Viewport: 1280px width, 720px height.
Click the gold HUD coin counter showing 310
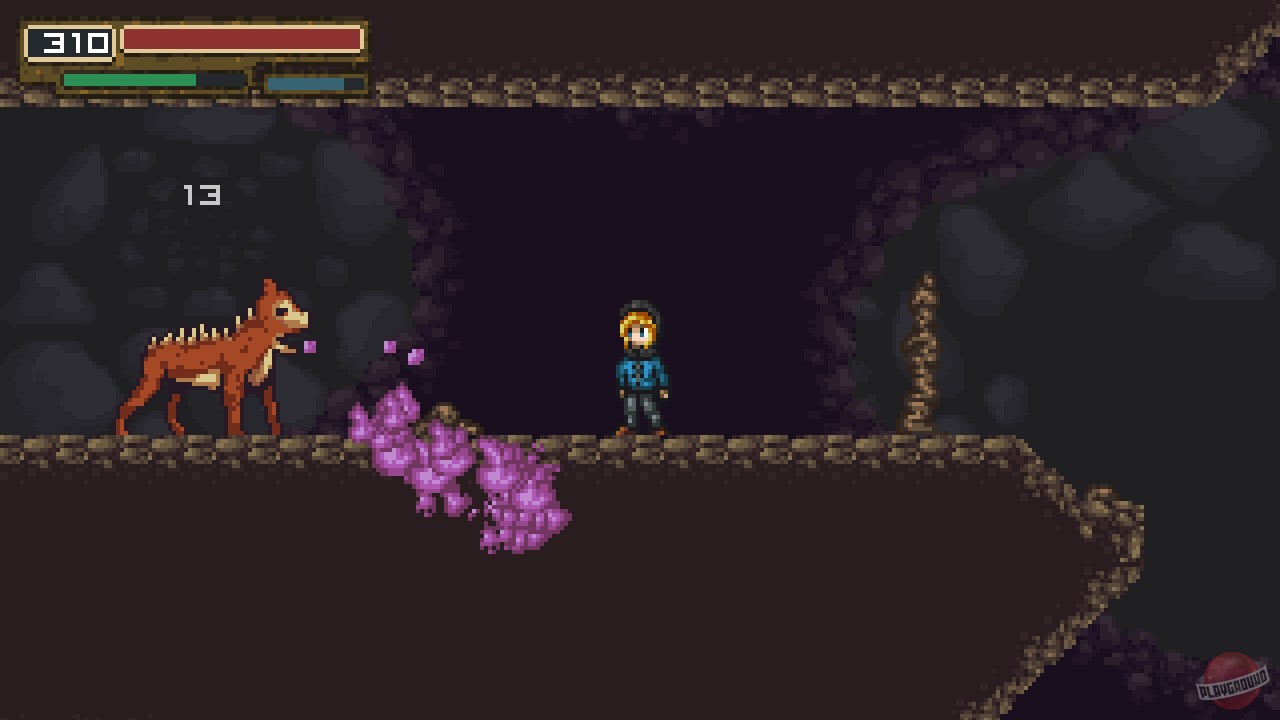pos(70,42)
